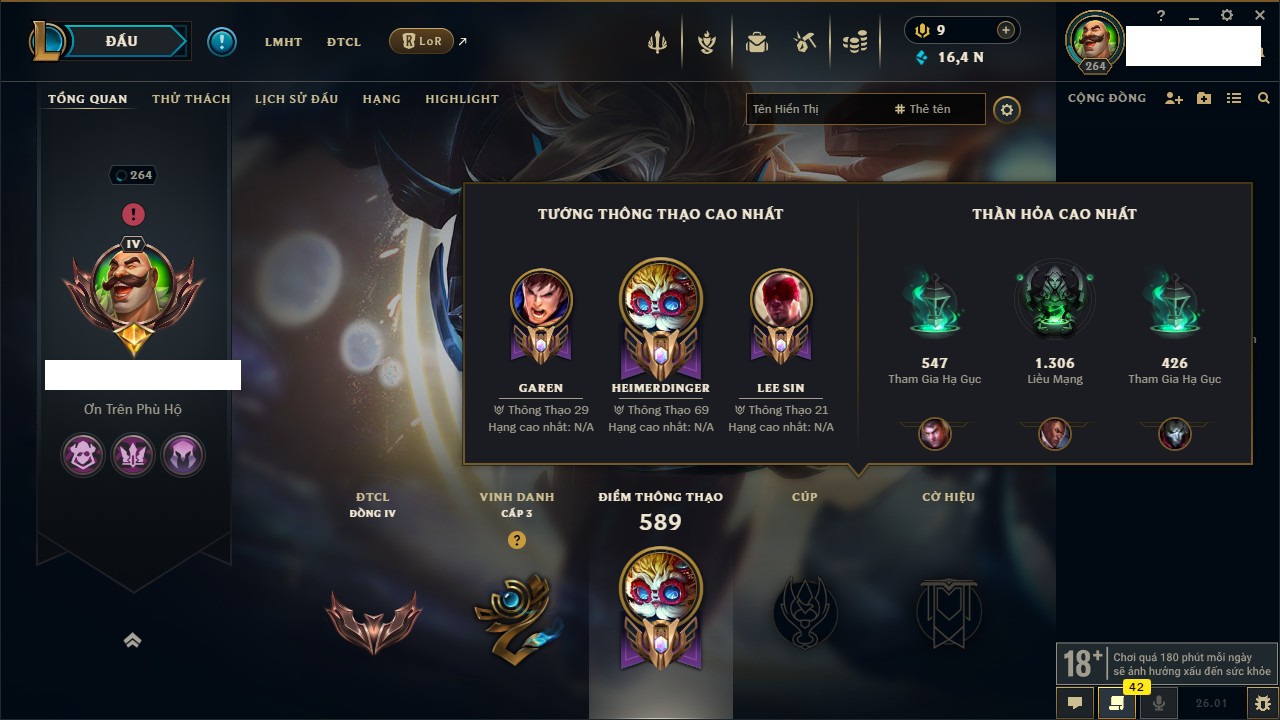
Task: Open the HẠNG tab
Action: [381, 99]
